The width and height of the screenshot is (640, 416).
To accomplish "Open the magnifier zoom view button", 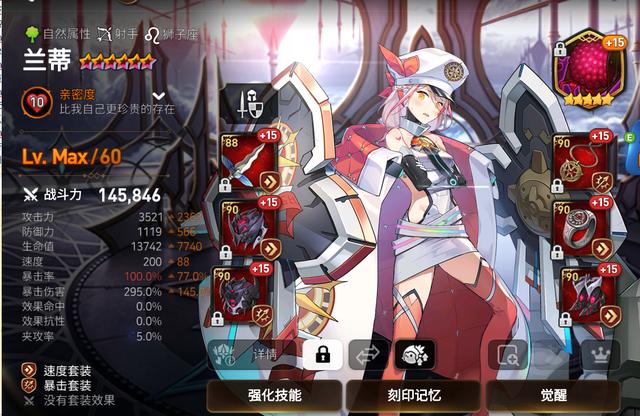I will tap(510, 354).
